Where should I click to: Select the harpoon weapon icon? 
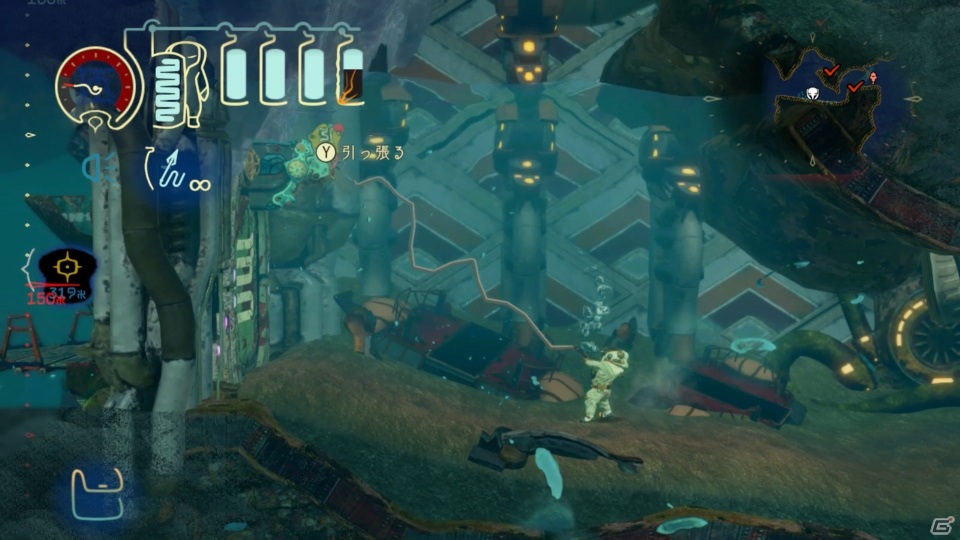coord(166,167)
